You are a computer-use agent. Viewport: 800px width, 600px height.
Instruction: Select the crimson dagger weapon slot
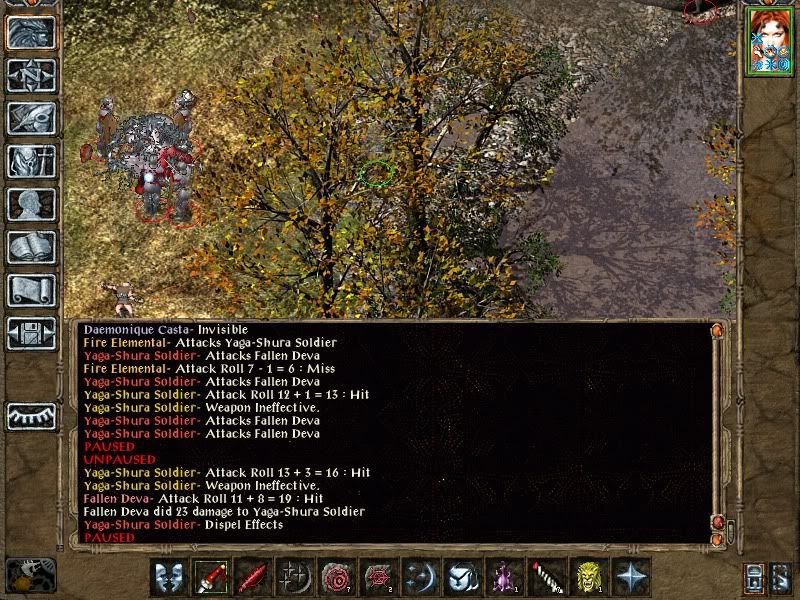(253, 577)
